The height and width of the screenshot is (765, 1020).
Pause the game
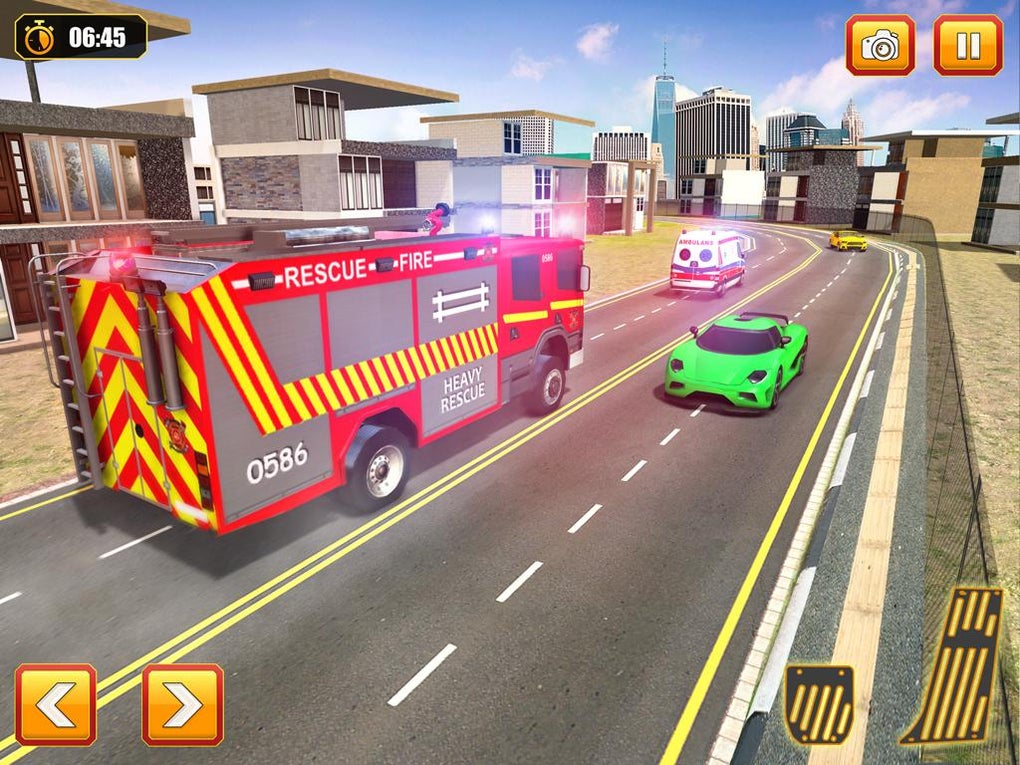tap(967, 45)
